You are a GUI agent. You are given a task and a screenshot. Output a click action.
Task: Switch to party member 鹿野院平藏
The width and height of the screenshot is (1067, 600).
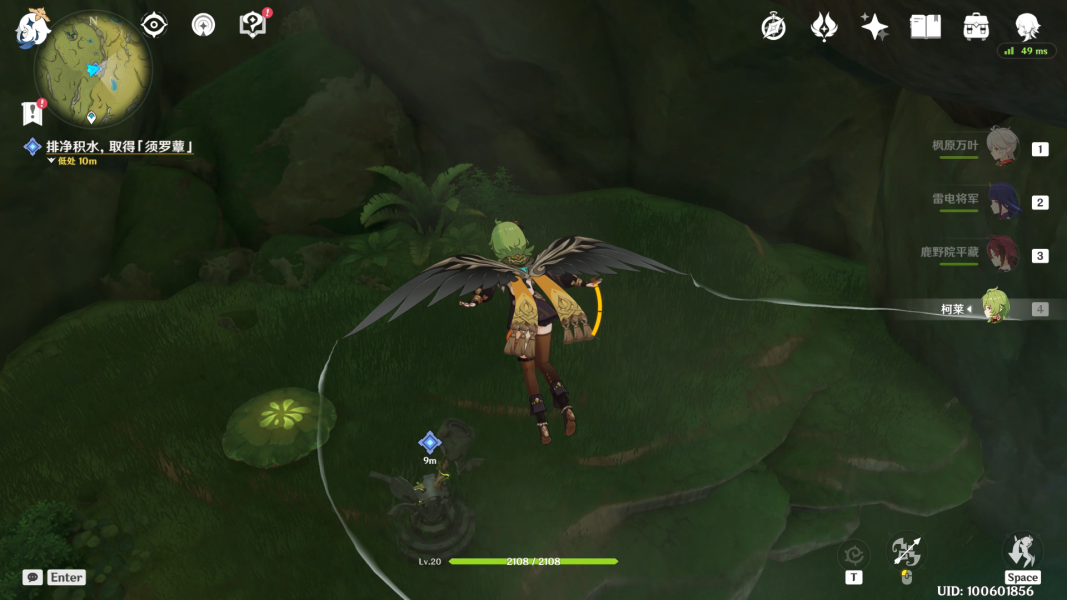tap(1001, 254)
